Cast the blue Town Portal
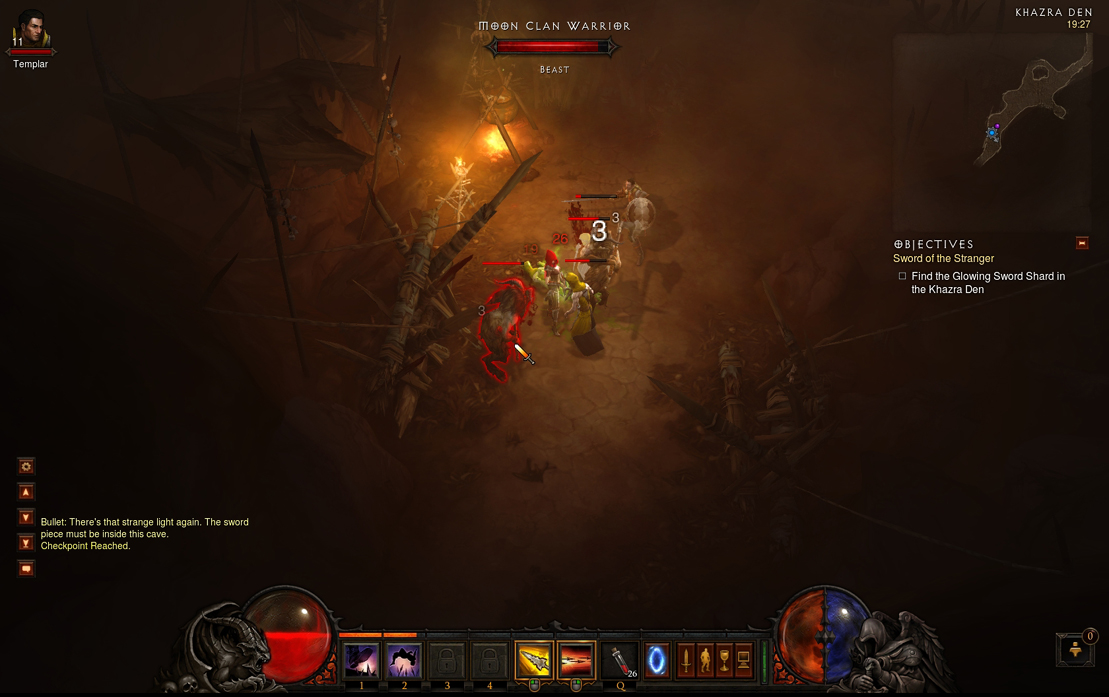Image resolution: width=1109 pixels, height=697 pixels. 657,661
